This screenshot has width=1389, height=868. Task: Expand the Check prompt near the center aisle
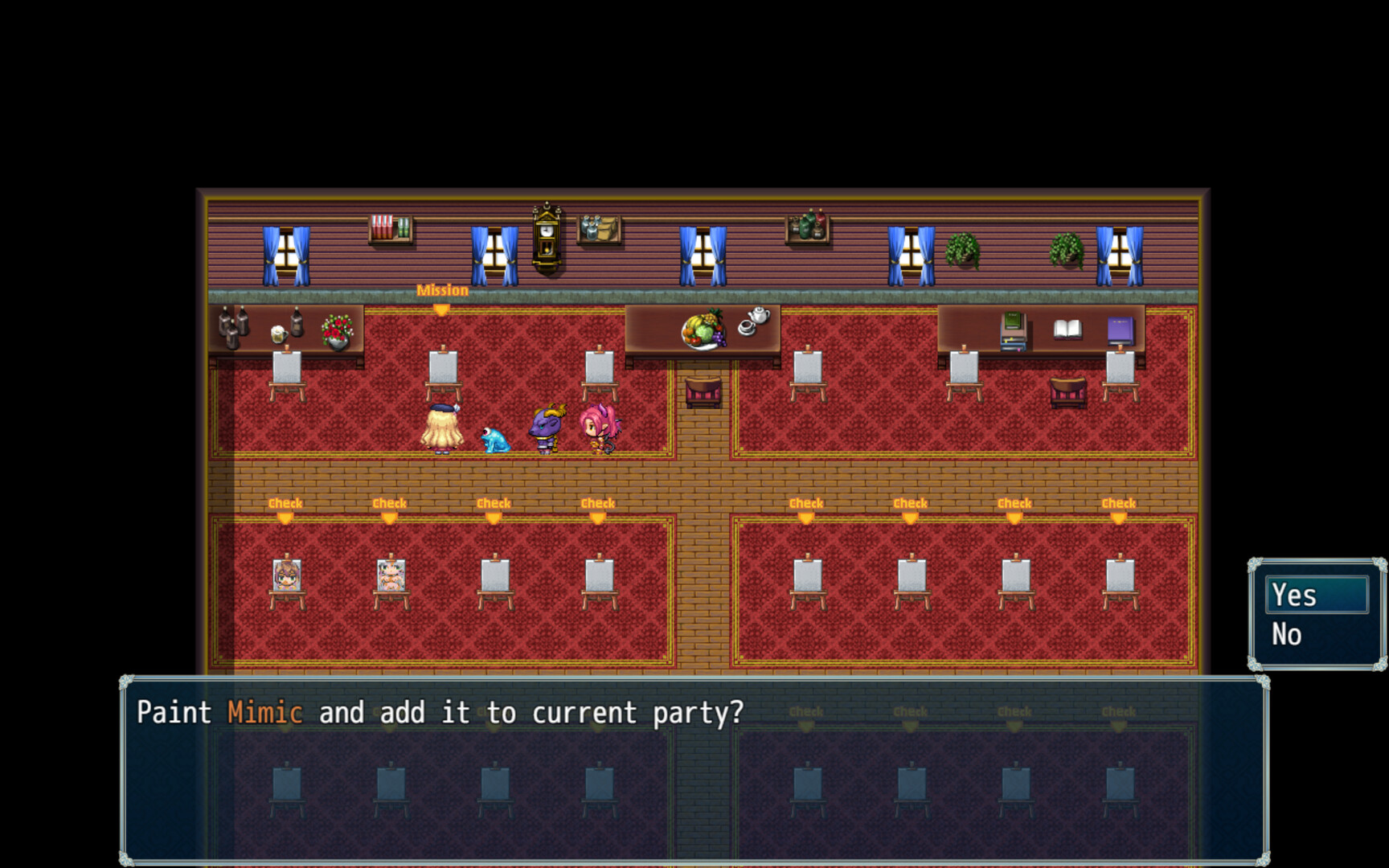[597, 506]
